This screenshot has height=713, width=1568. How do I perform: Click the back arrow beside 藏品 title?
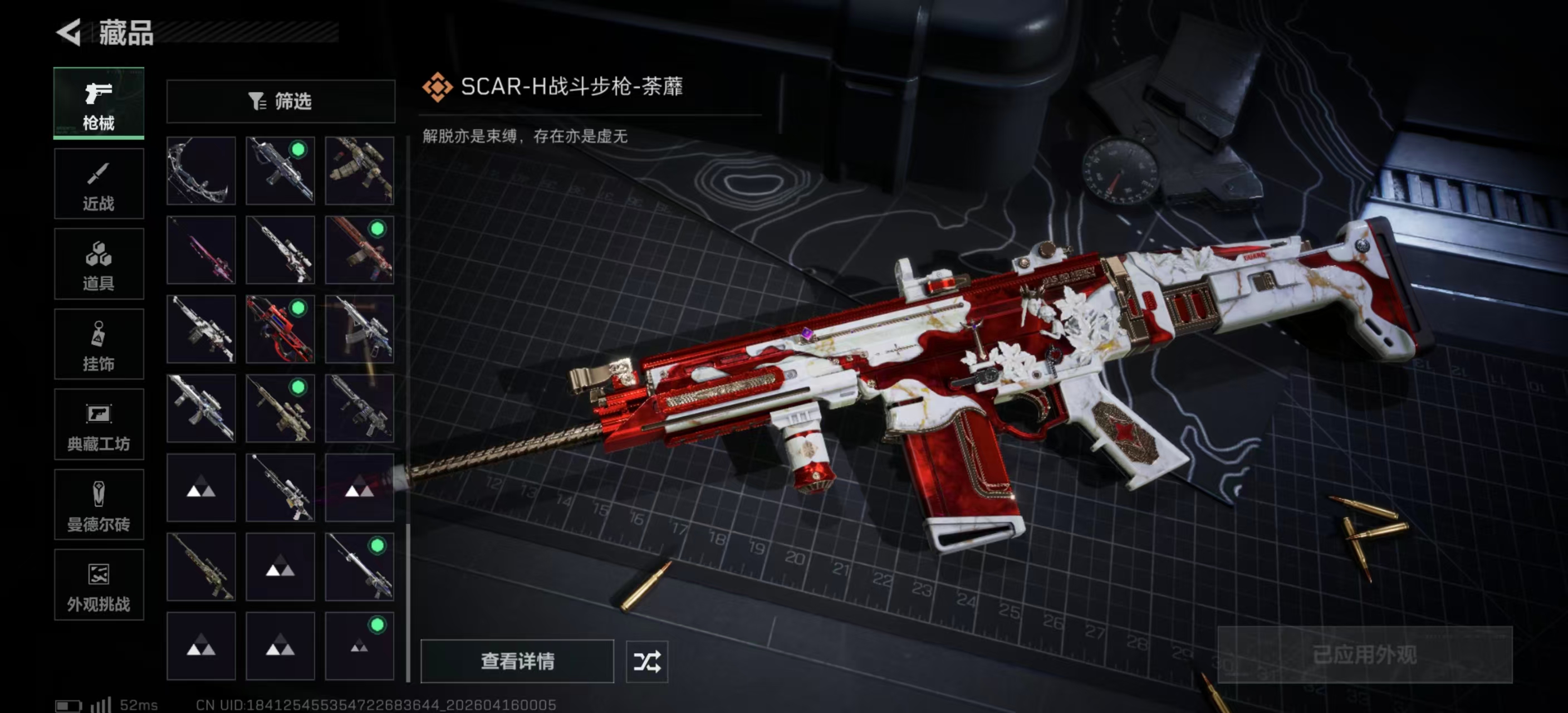tap(69, 35)
